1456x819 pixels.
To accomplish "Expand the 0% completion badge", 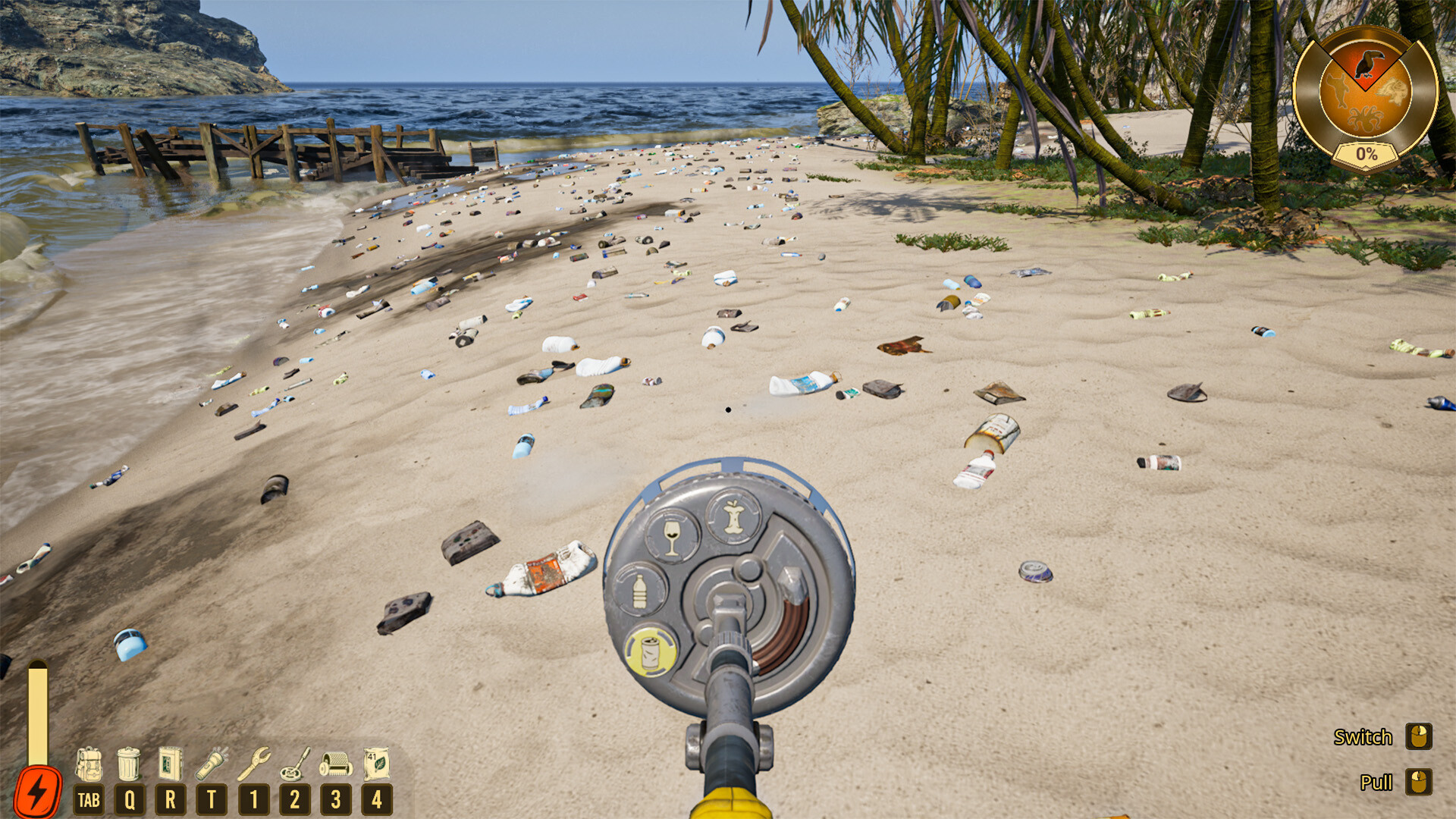I will tap(1367, 153).
